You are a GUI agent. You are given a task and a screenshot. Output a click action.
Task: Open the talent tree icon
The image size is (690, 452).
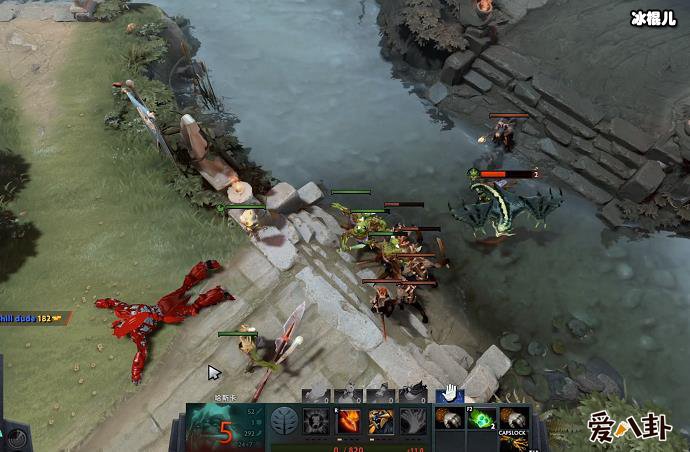tap(285, 421)
